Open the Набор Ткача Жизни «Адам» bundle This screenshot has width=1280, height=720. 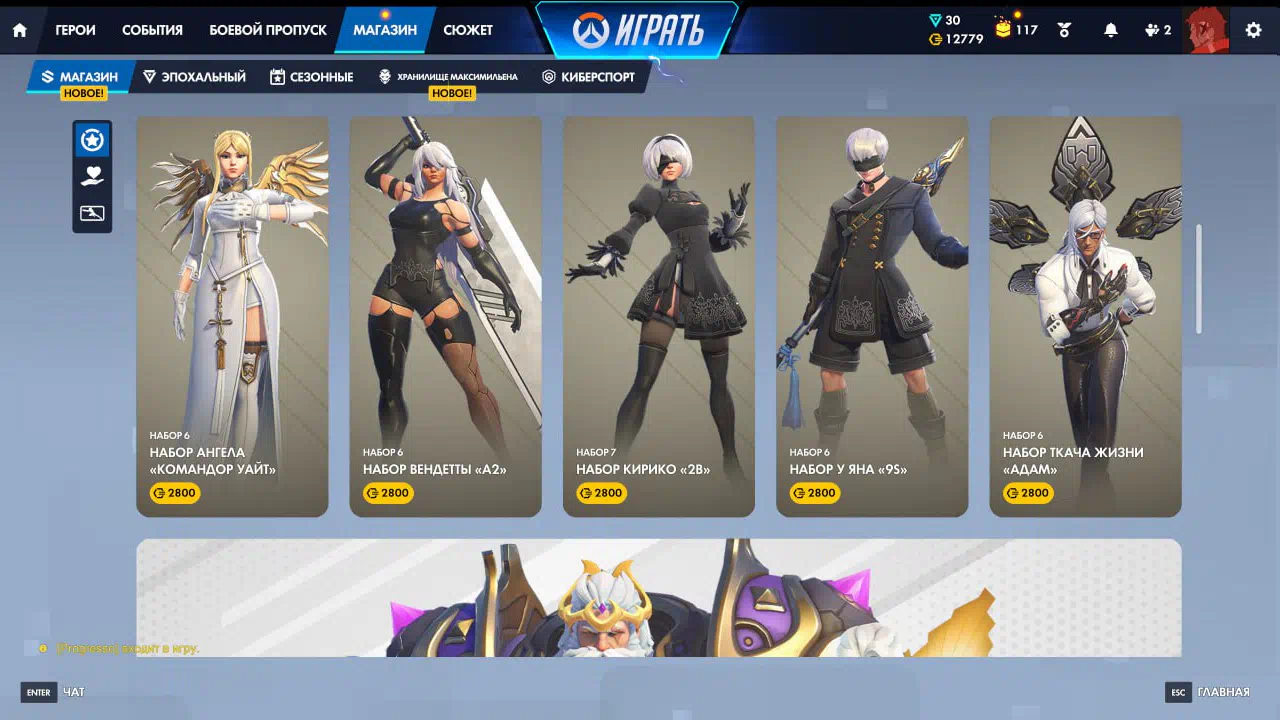[1085, 316]
